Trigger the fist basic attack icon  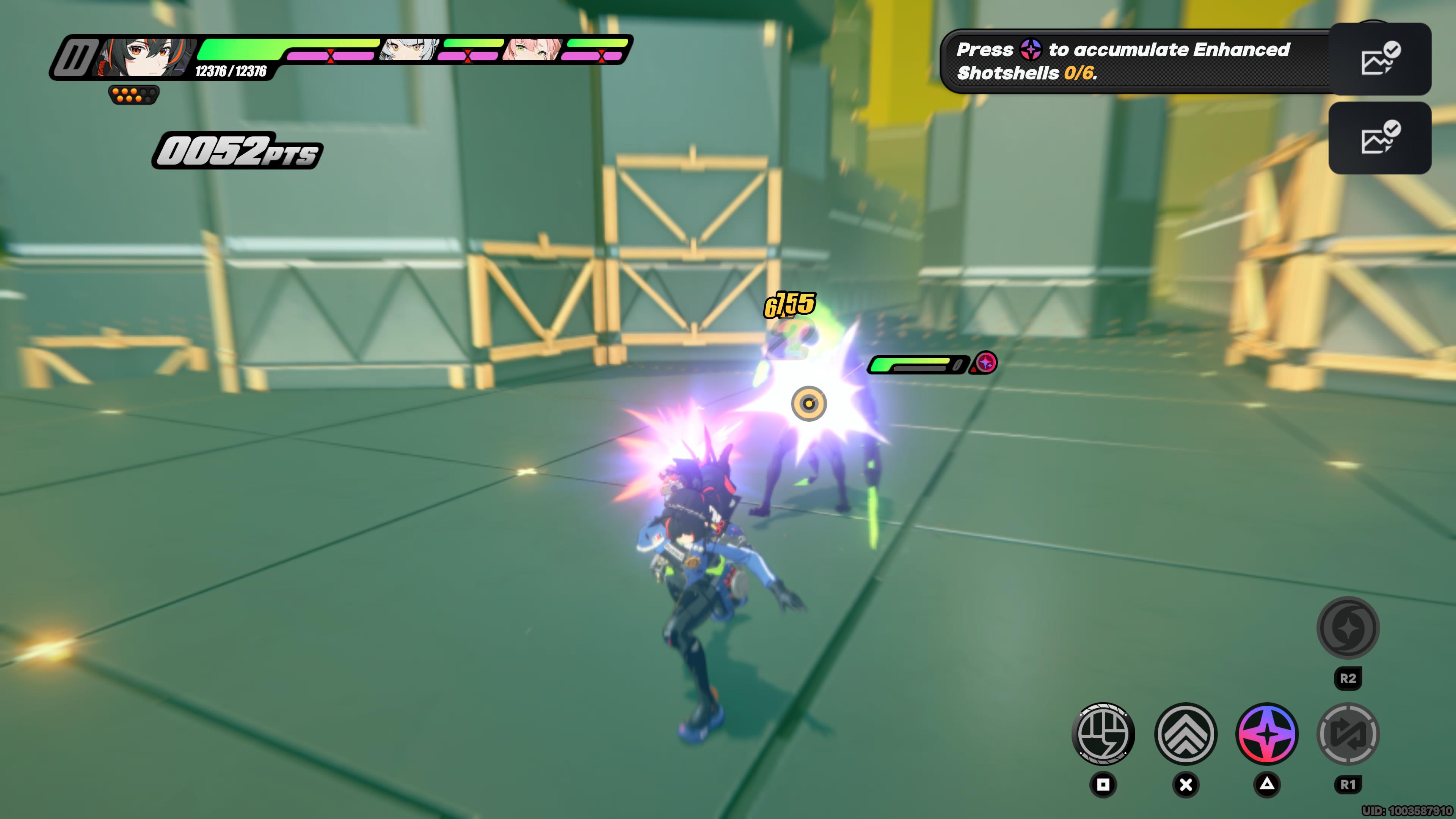pyautogui.click(x=1103, y=734)
